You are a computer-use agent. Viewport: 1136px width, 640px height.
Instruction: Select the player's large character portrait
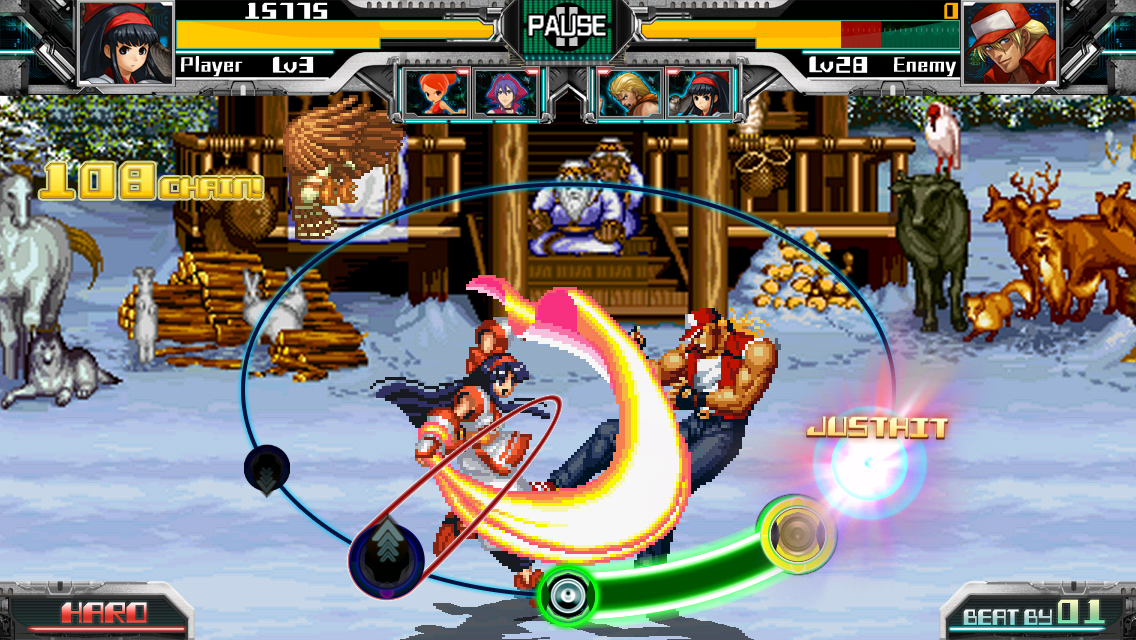pos(126,44)
